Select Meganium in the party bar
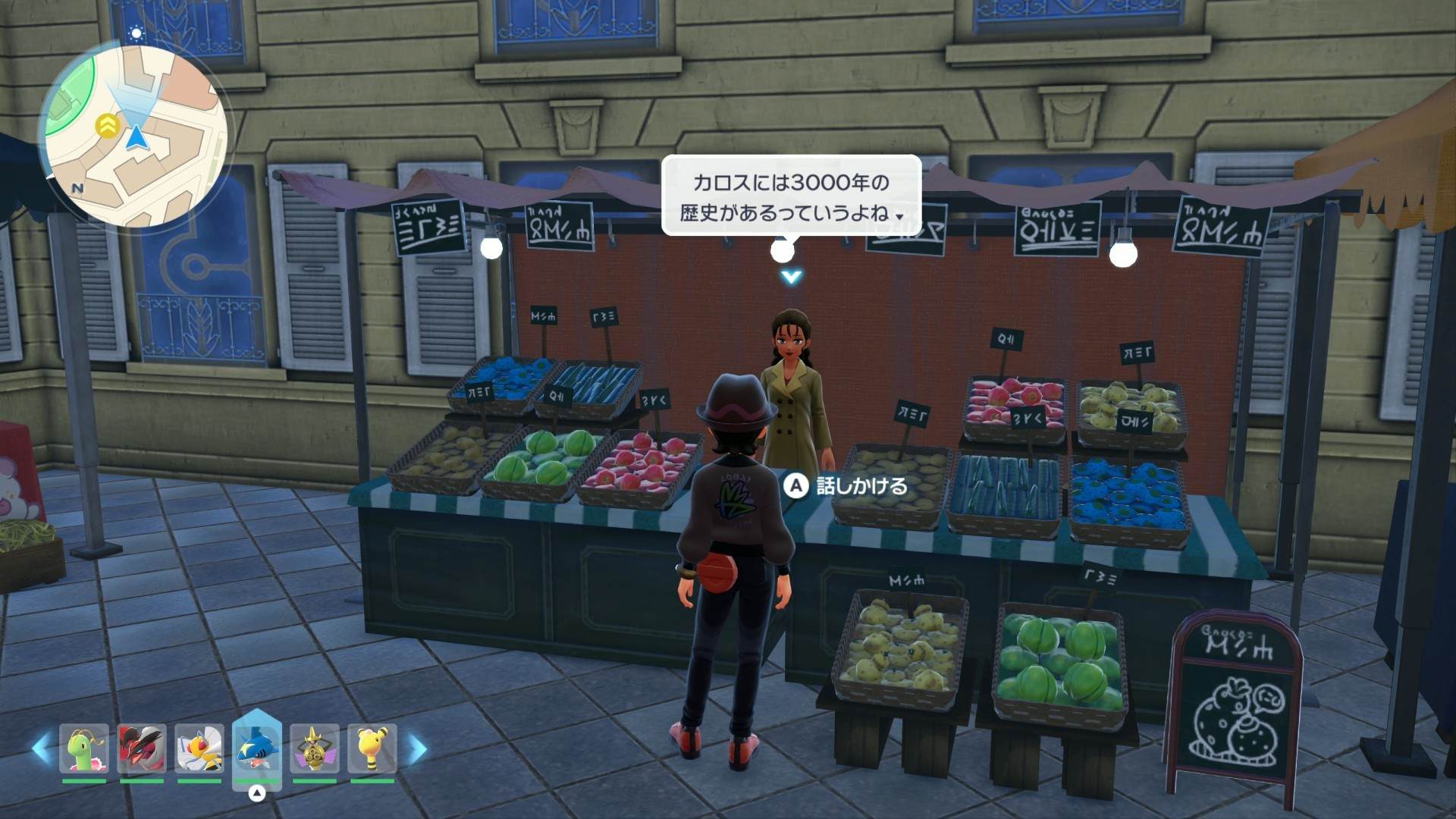The height and width of the screenshot is (819, 1456). [84, 749]
